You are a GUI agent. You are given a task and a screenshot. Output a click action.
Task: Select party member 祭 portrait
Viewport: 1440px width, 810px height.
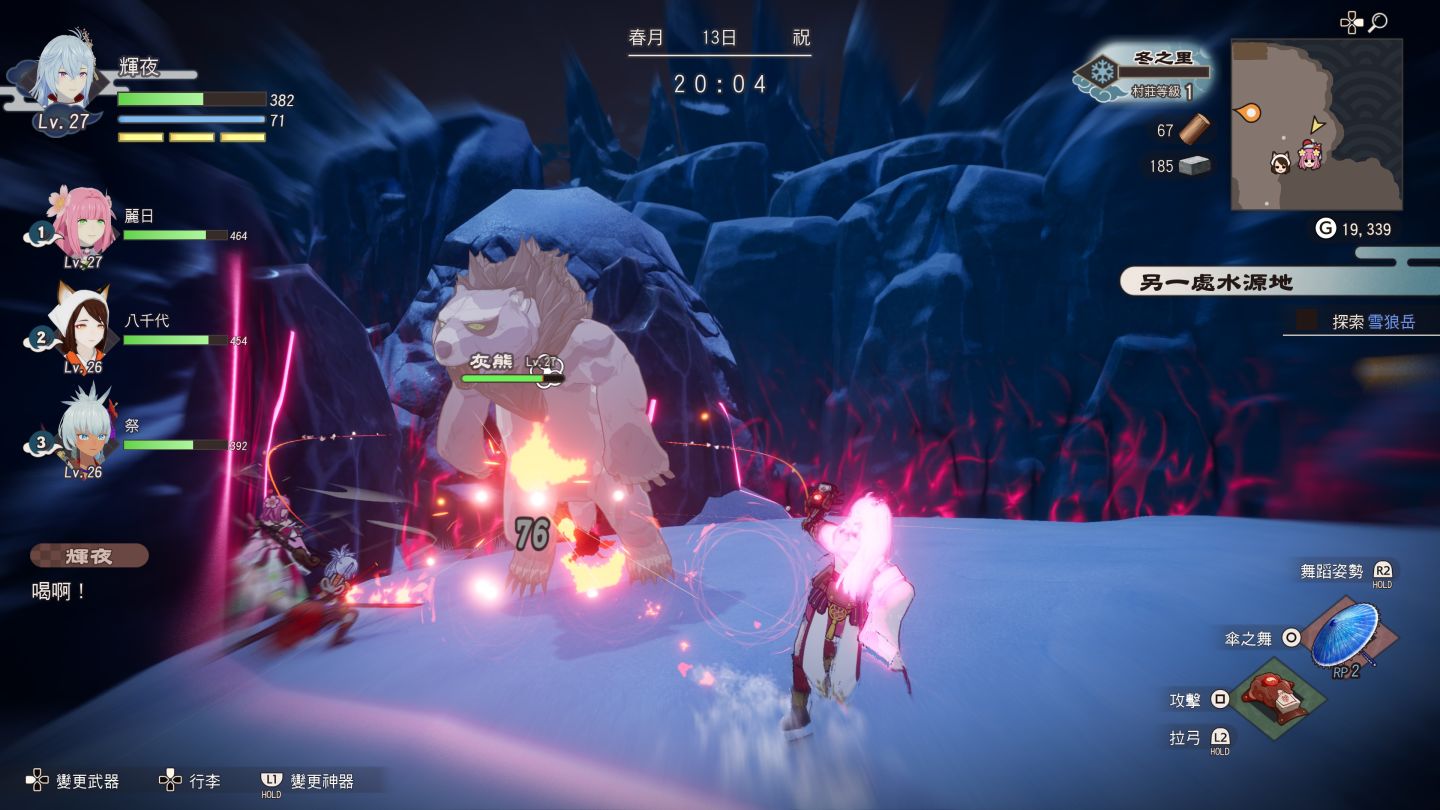point(84,432)
